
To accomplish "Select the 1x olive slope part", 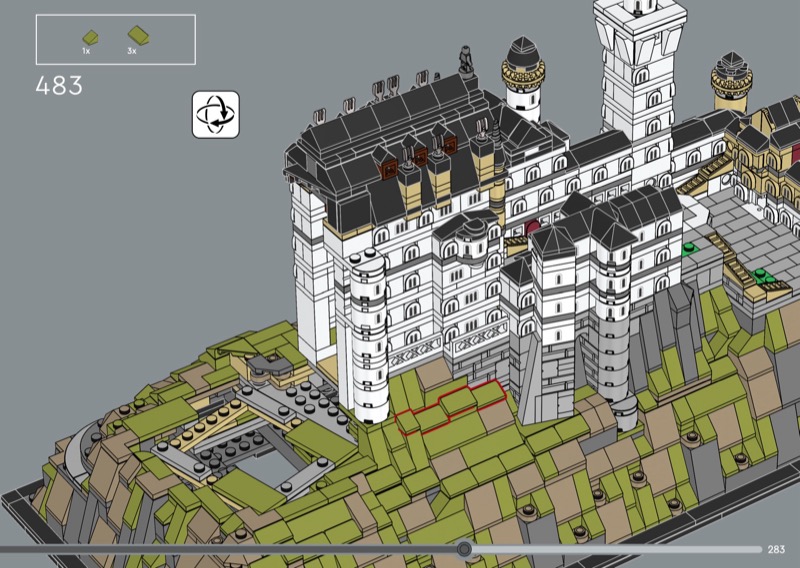I will click(89, 36).
